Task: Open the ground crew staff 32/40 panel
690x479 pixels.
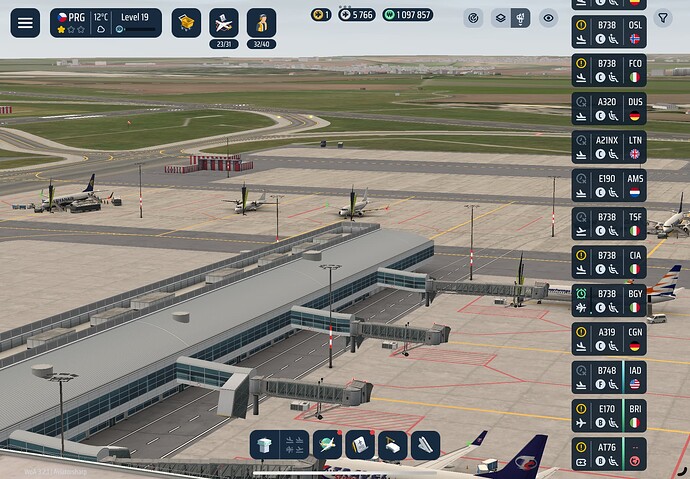Action: 262,22
